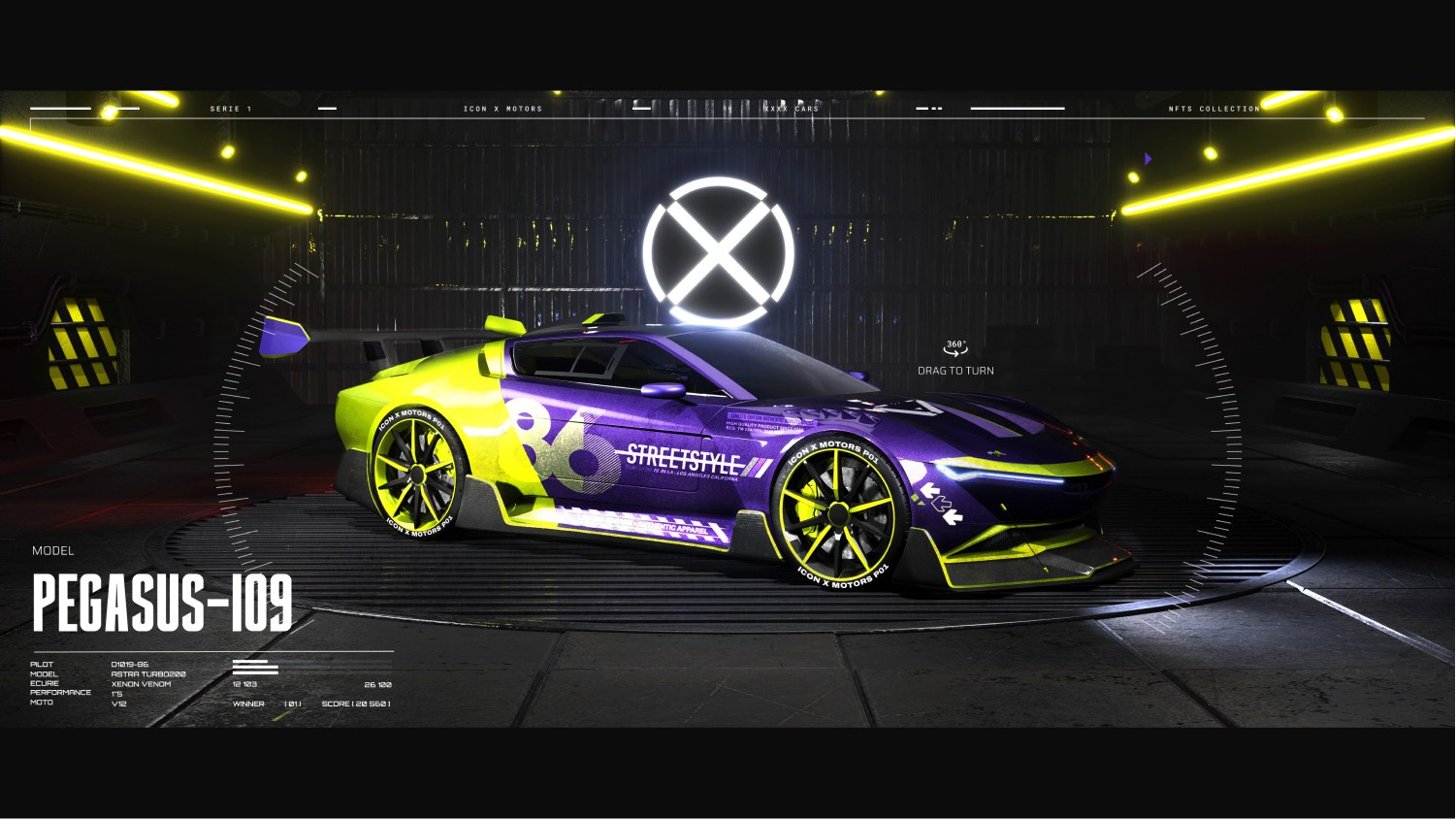Image resolution: width=1456 pixels, height=819 pixels.
Task: Open the SERIE 1 header item
Action: point(231,109)
